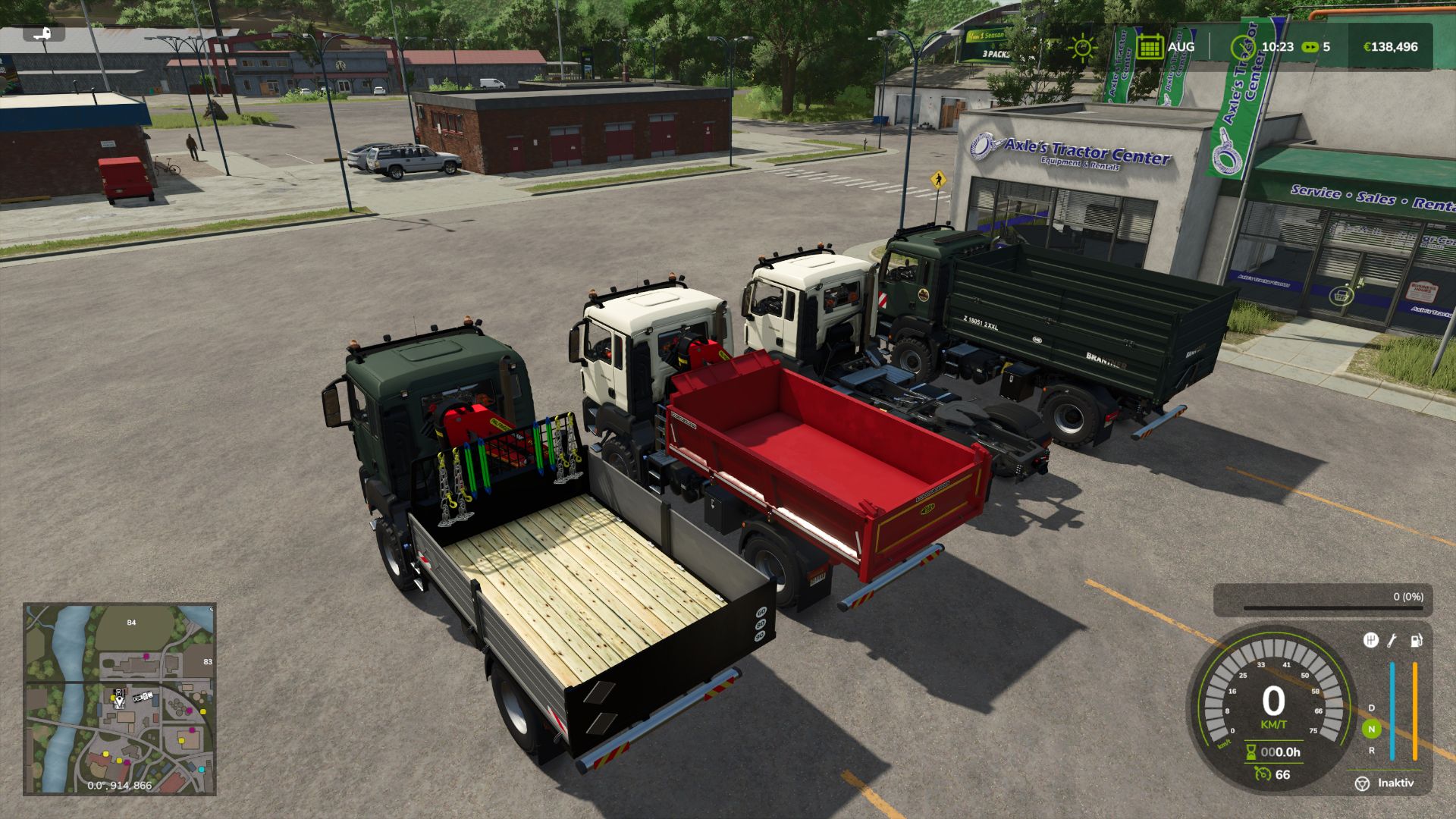This screenshot has width=1456, height=819.
Task: Click the Inaktiv cruise control label
Action: (x=1395, y=784)
